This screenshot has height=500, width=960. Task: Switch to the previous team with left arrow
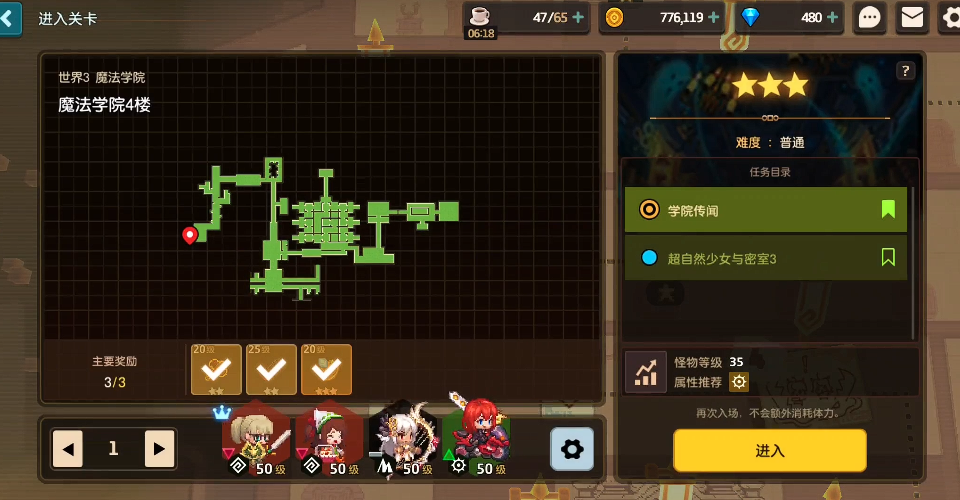pos(67,449)
